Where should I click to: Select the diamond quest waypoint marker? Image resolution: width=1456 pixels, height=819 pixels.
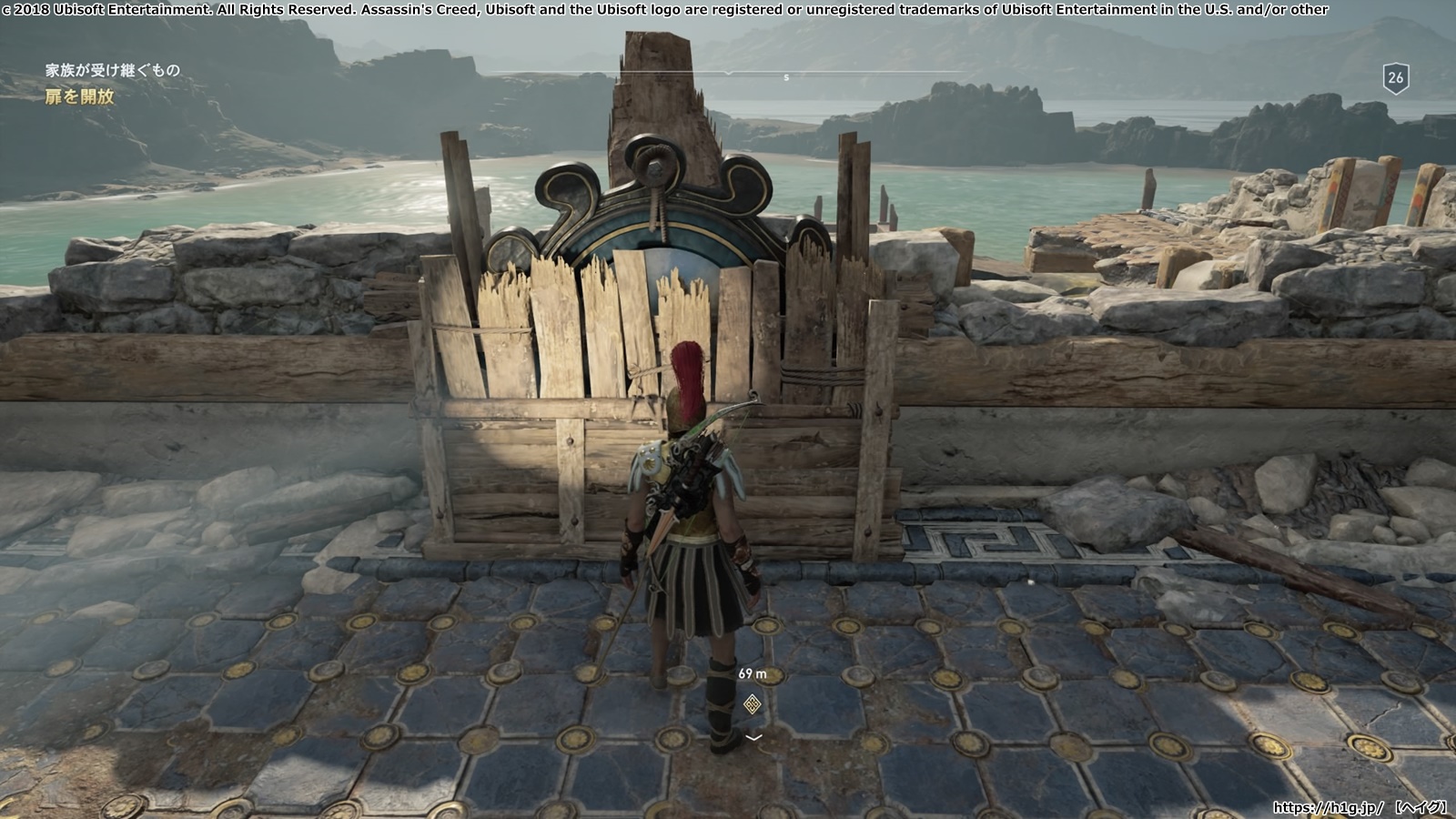(752, 703)
